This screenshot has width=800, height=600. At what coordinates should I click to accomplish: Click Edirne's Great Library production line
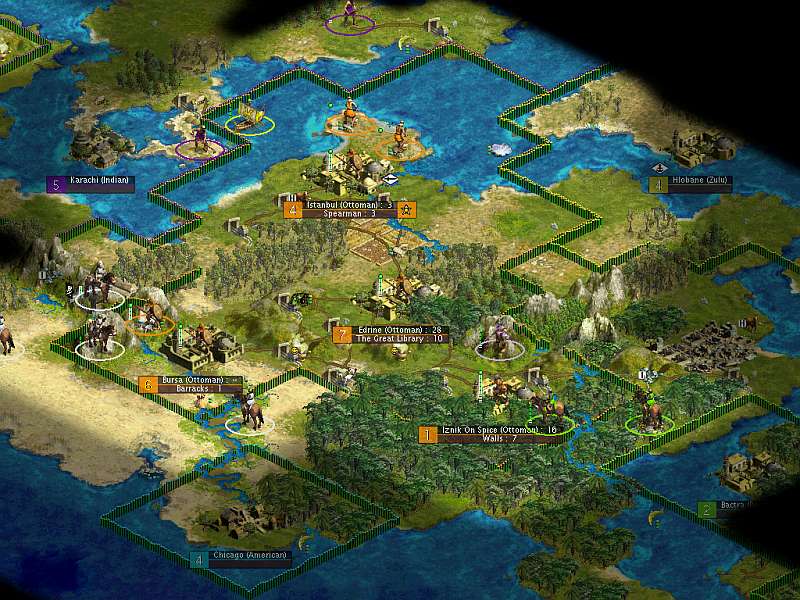pyautogui.click(x=397, y=339)
